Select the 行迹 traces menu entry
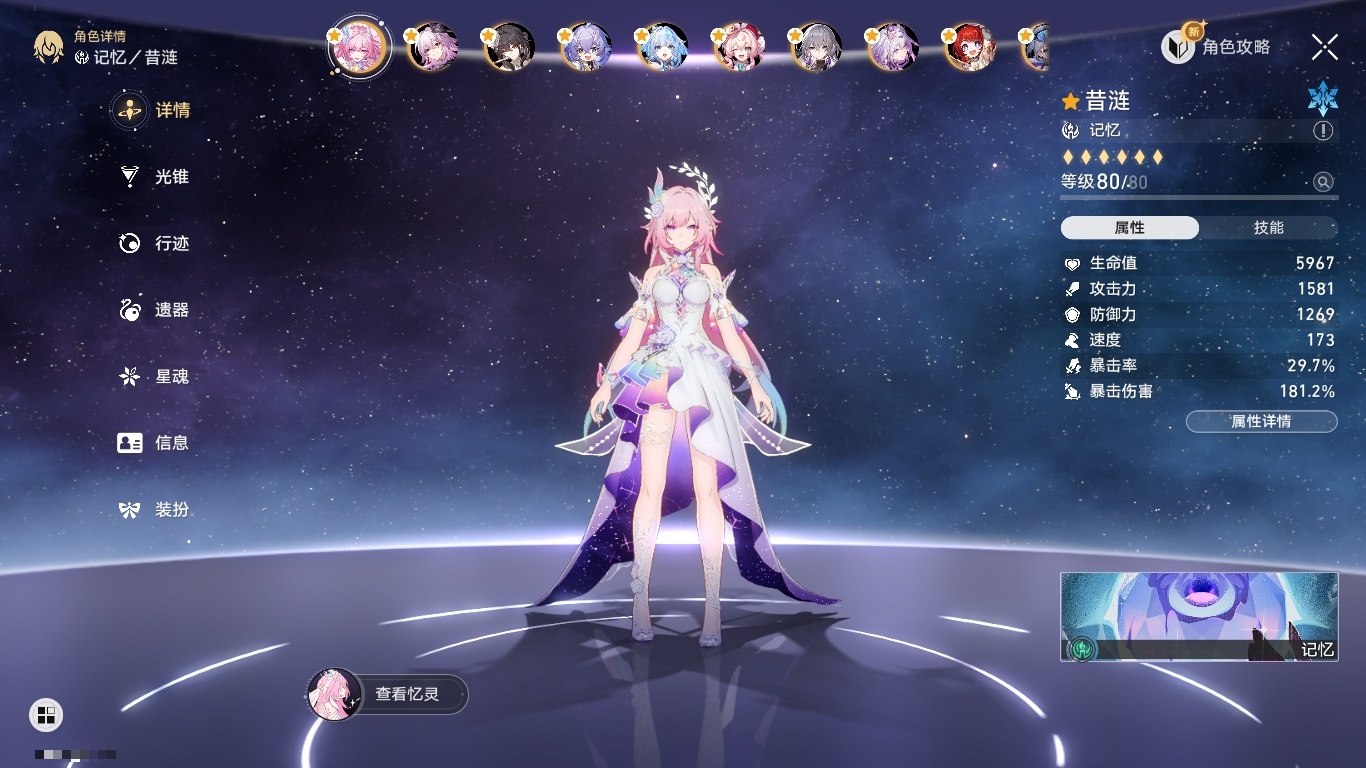The height and width of the screenshot is (768, 1366). point(153,243)
